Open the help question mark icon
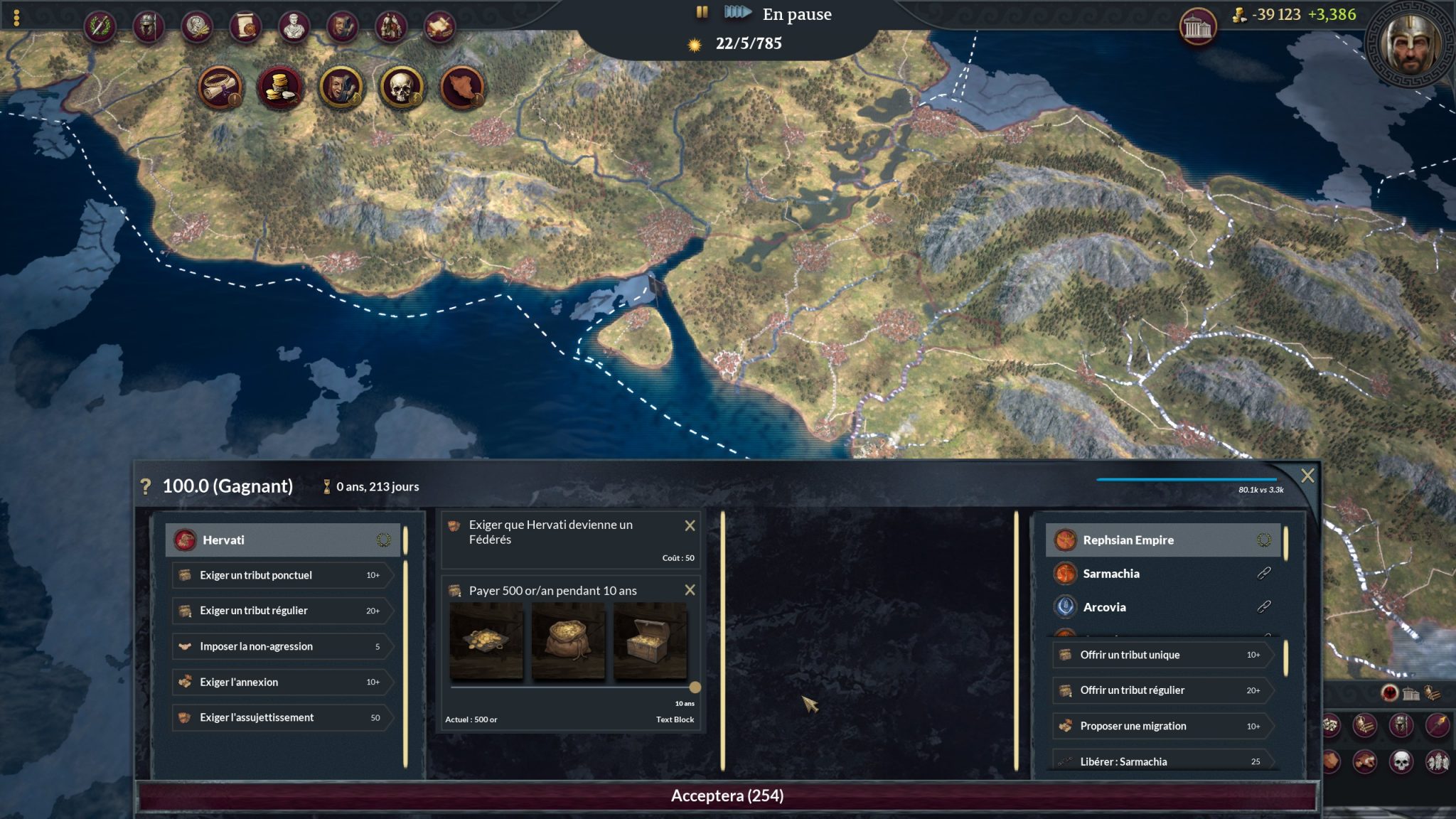 pos(146,486)
